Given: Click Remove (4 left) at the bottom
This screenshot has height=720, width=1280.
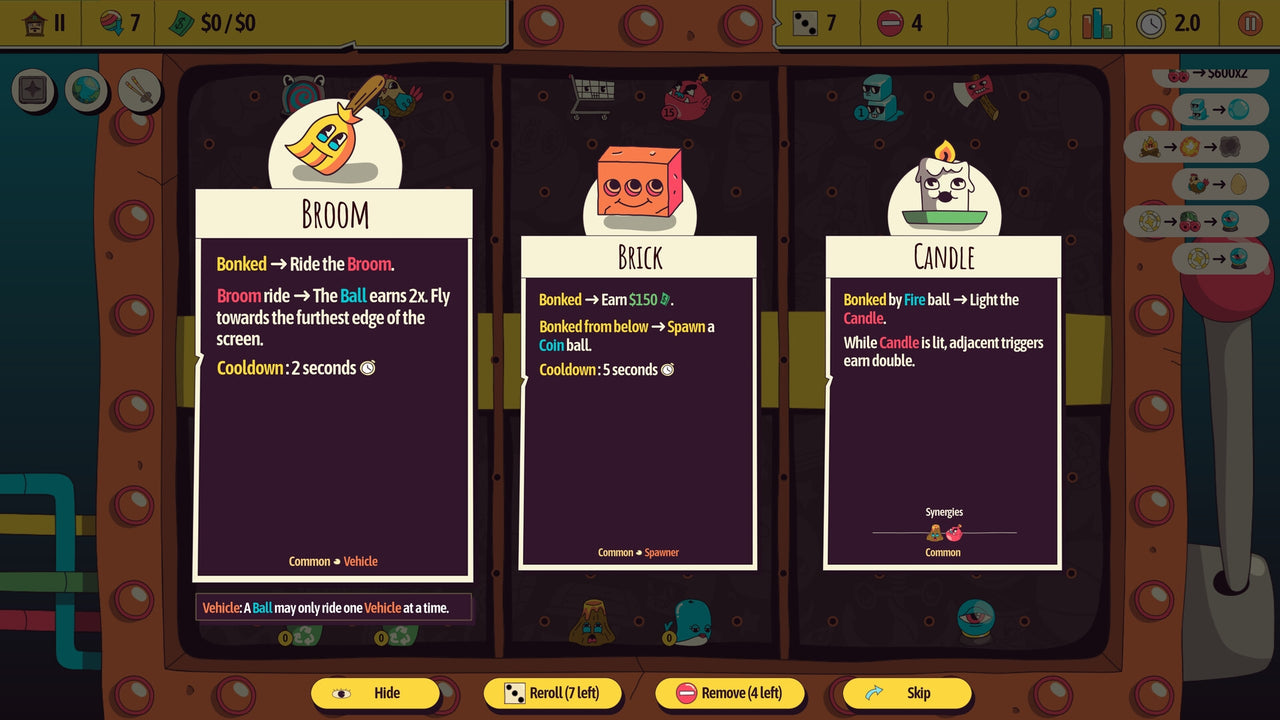Looking at the screenshot, I should coord(730,693).
